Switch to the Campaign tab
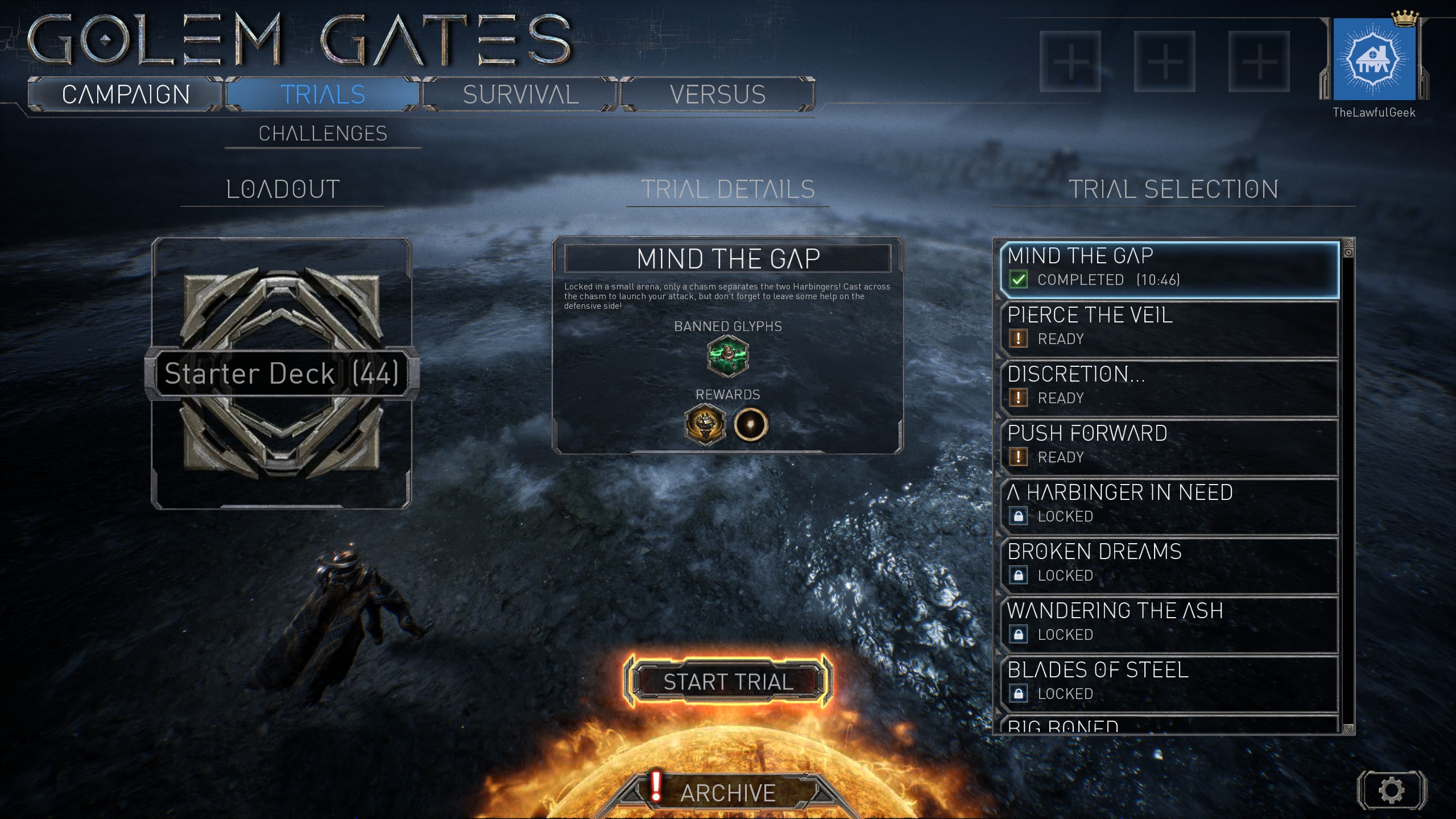The width and height of the screenshot is (1456, 819). (x=125, y=94)
